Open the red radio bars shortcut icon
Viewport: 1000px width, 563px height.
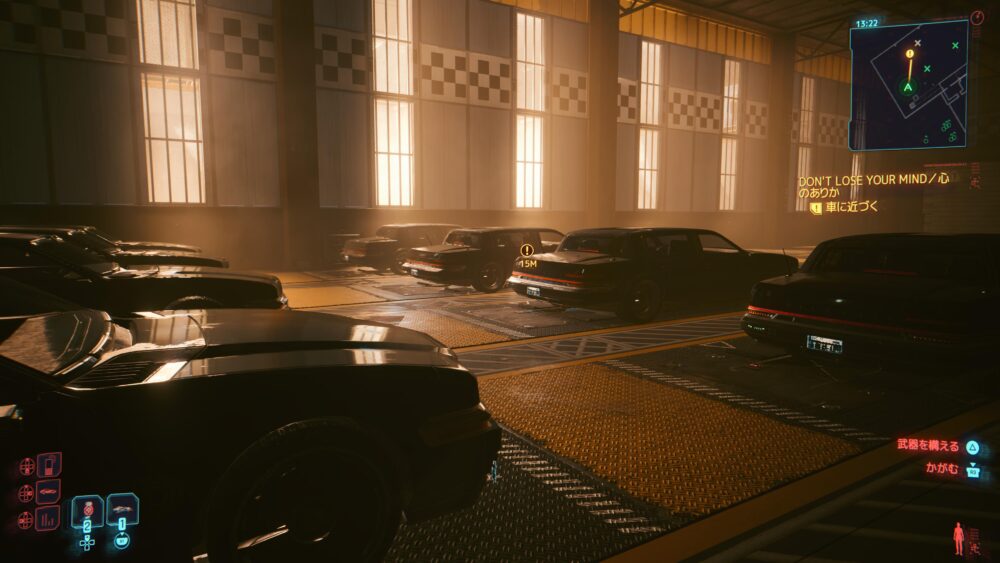48,518
